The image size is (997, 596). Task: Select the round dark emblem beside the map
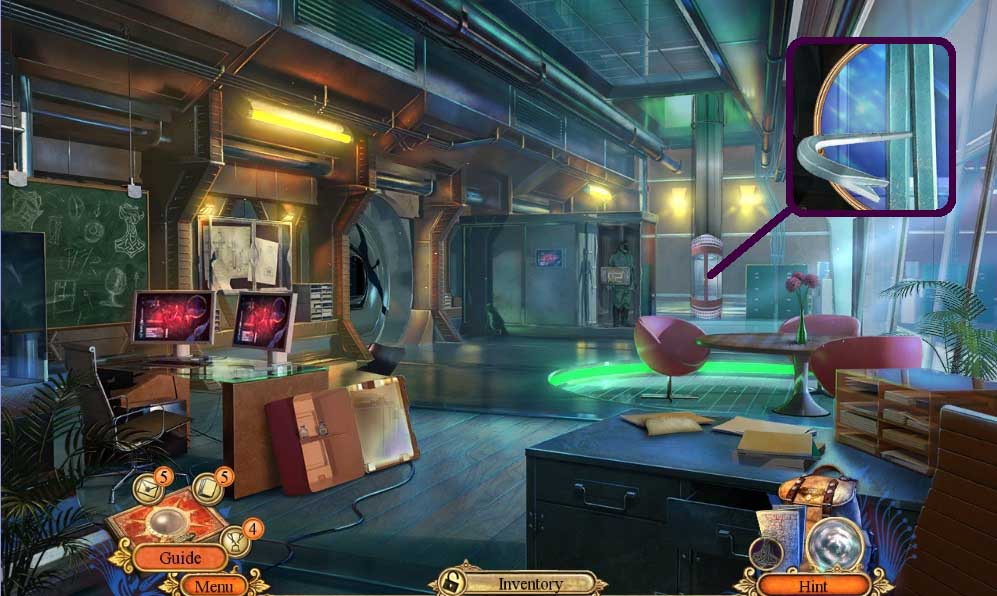tap(765, 553)
